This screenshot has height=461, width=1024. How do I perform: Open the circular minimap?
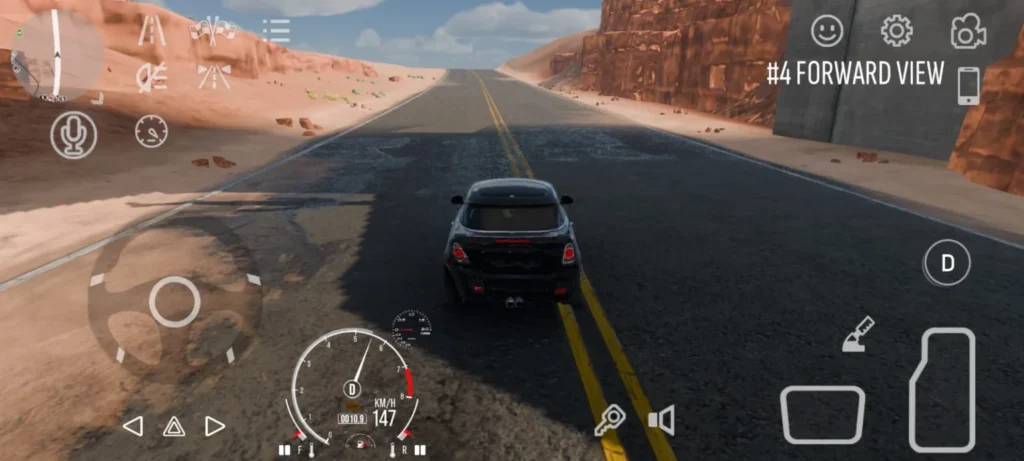(x=56, y=53)
